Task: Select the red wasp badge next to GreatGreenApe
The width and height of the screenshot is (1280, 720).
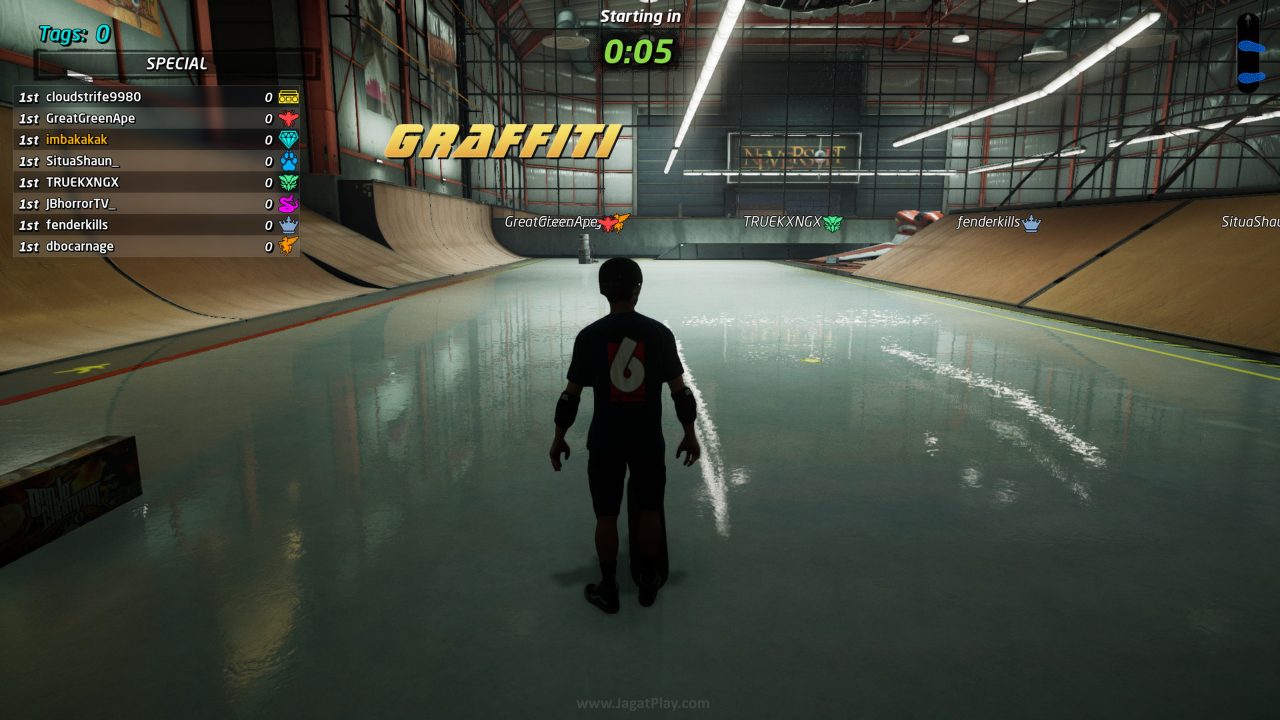Action: (287, 118)
